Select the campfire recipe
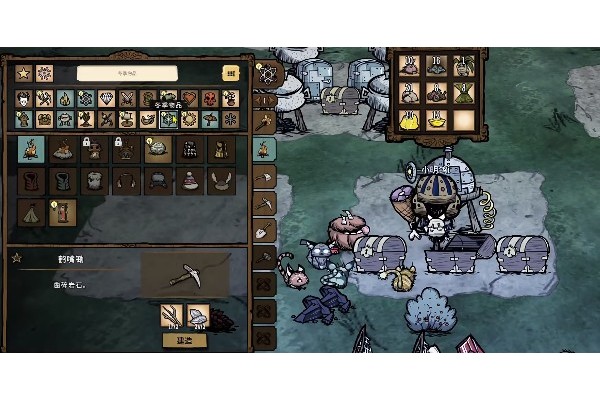The height and width of the screenshot is (400, 600). click(31, 150)
